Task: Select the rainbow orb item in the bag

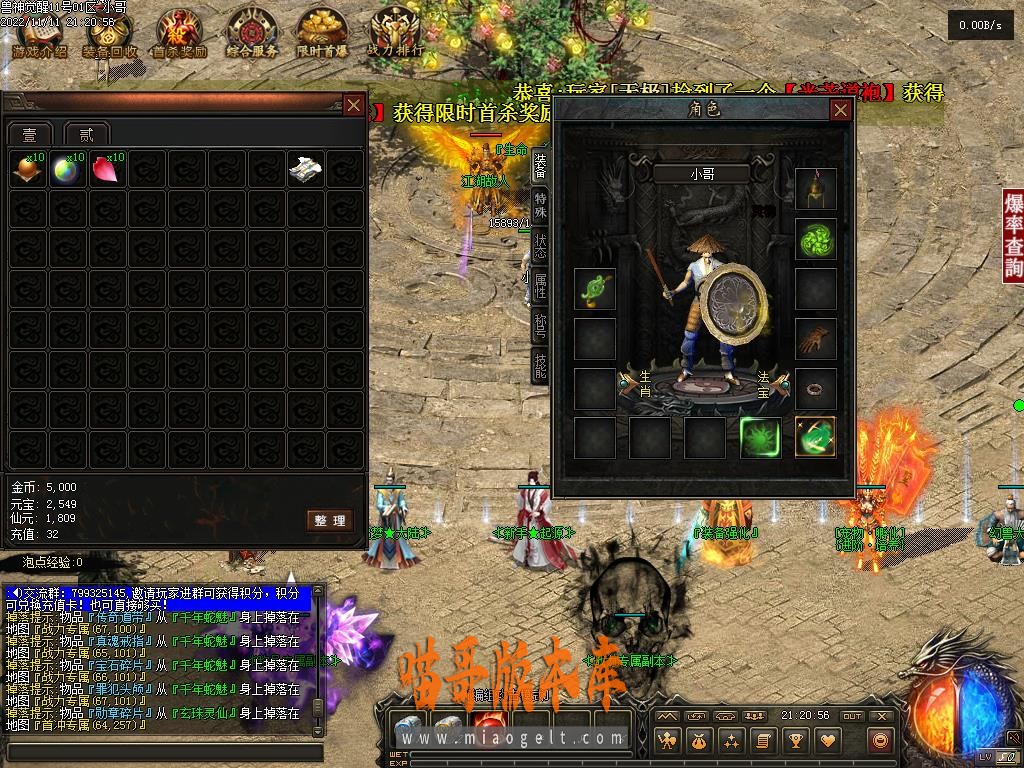Action: coord(67,169)
